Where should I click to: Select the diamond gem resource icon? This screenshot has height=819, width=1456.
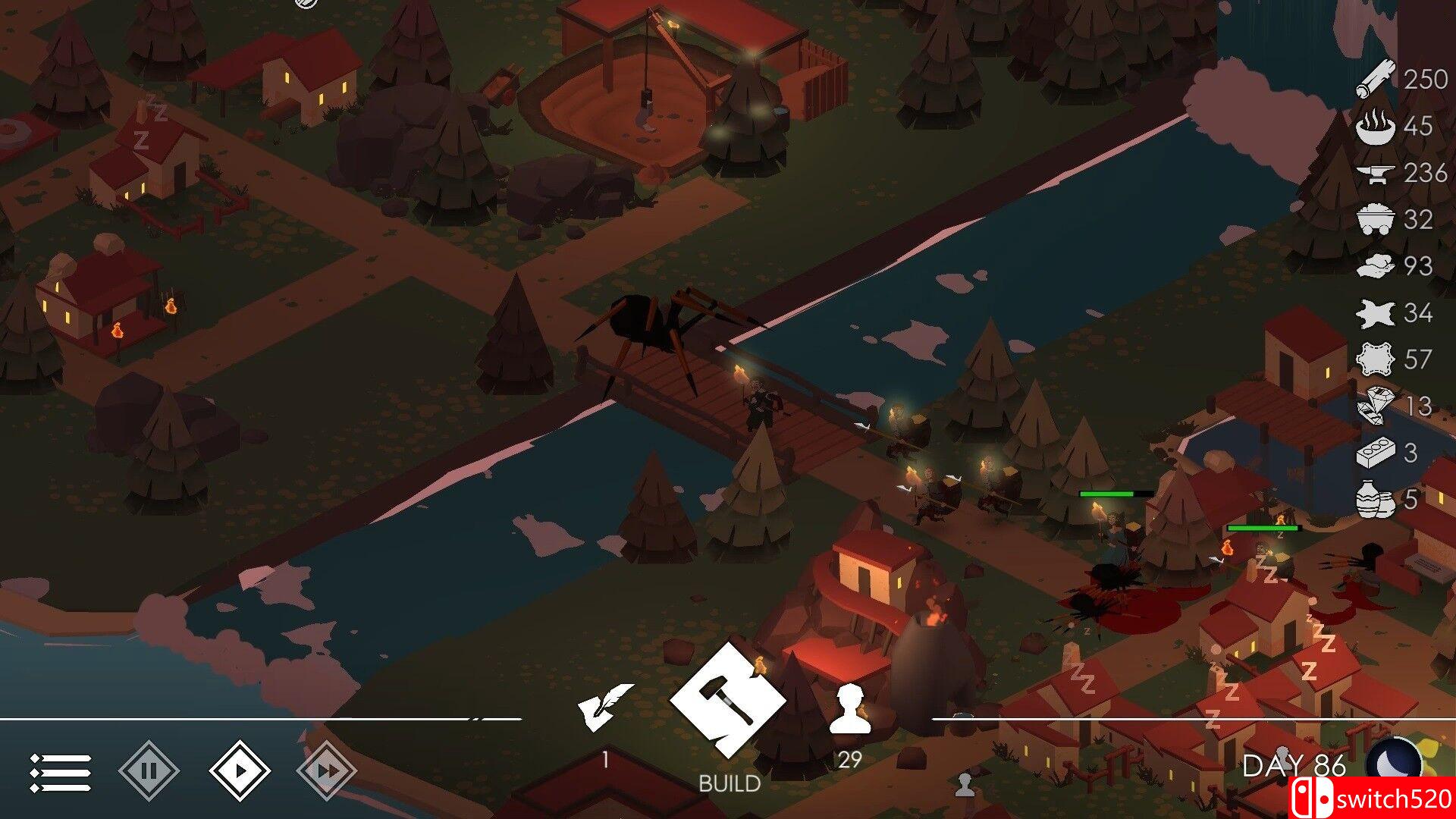[x=1376, y=406]
